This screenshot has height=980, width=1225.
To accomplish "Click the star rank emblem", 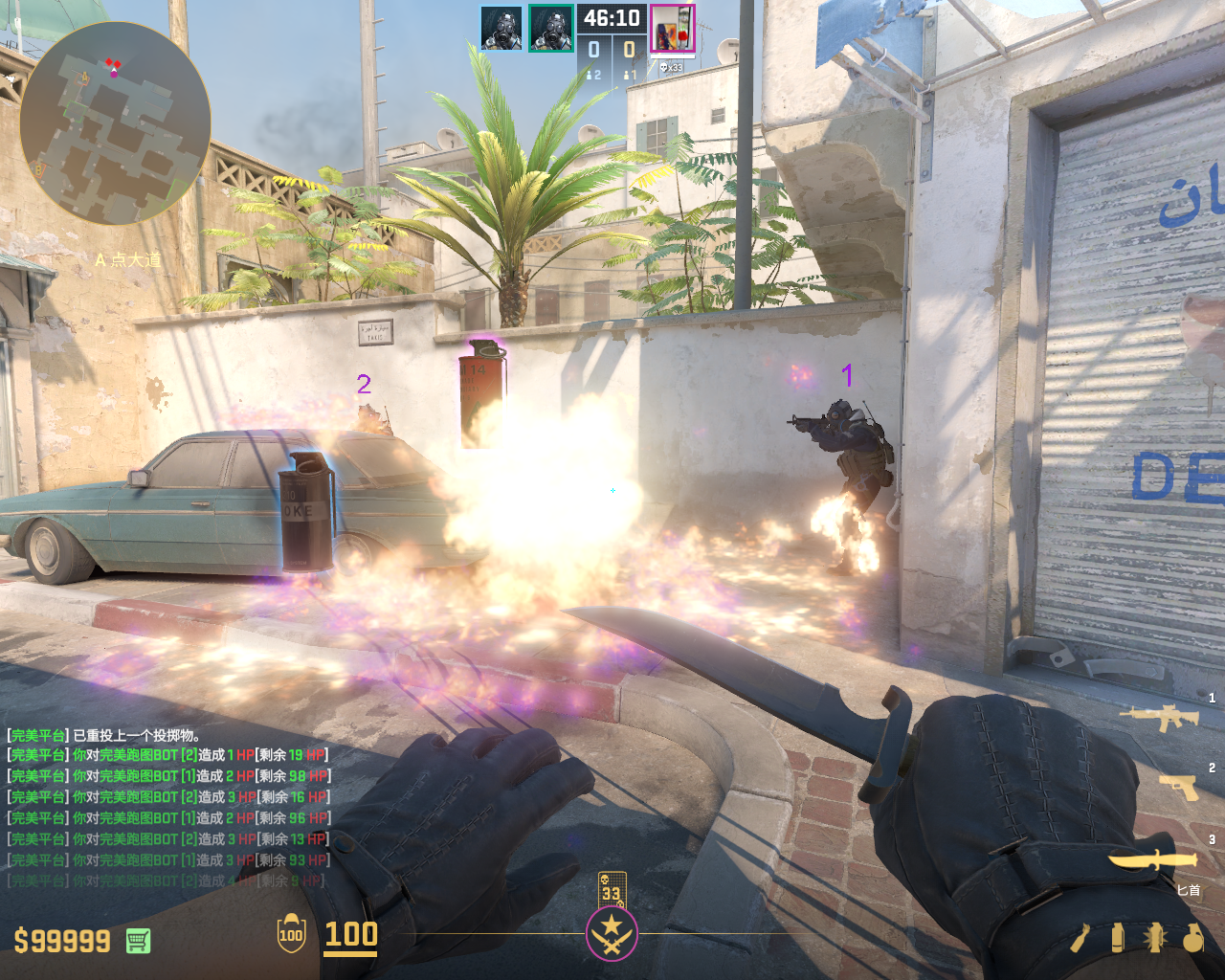I will (x=612, y=934).
